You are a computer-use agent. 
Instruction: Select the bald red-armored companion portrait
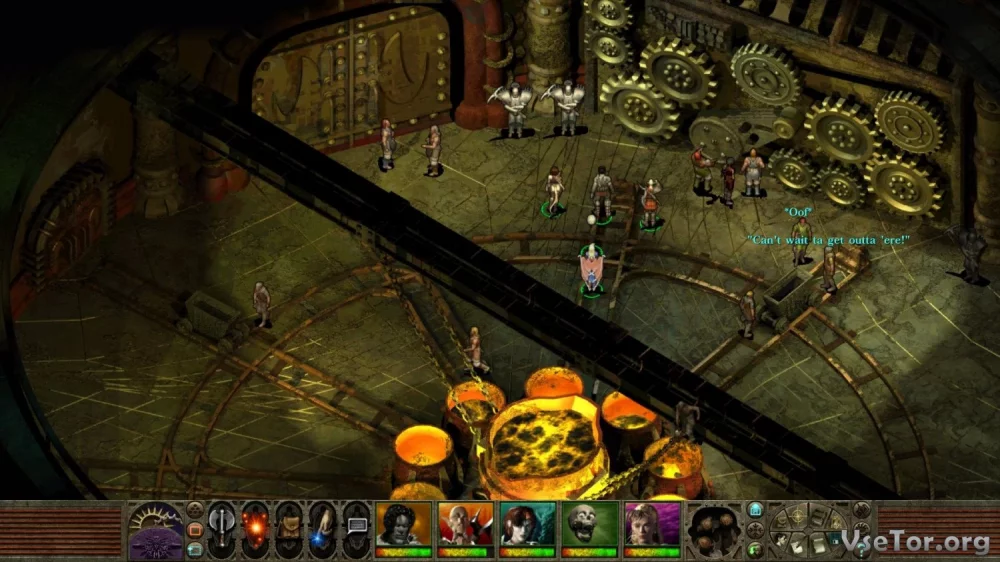click(x=465, y=525)
